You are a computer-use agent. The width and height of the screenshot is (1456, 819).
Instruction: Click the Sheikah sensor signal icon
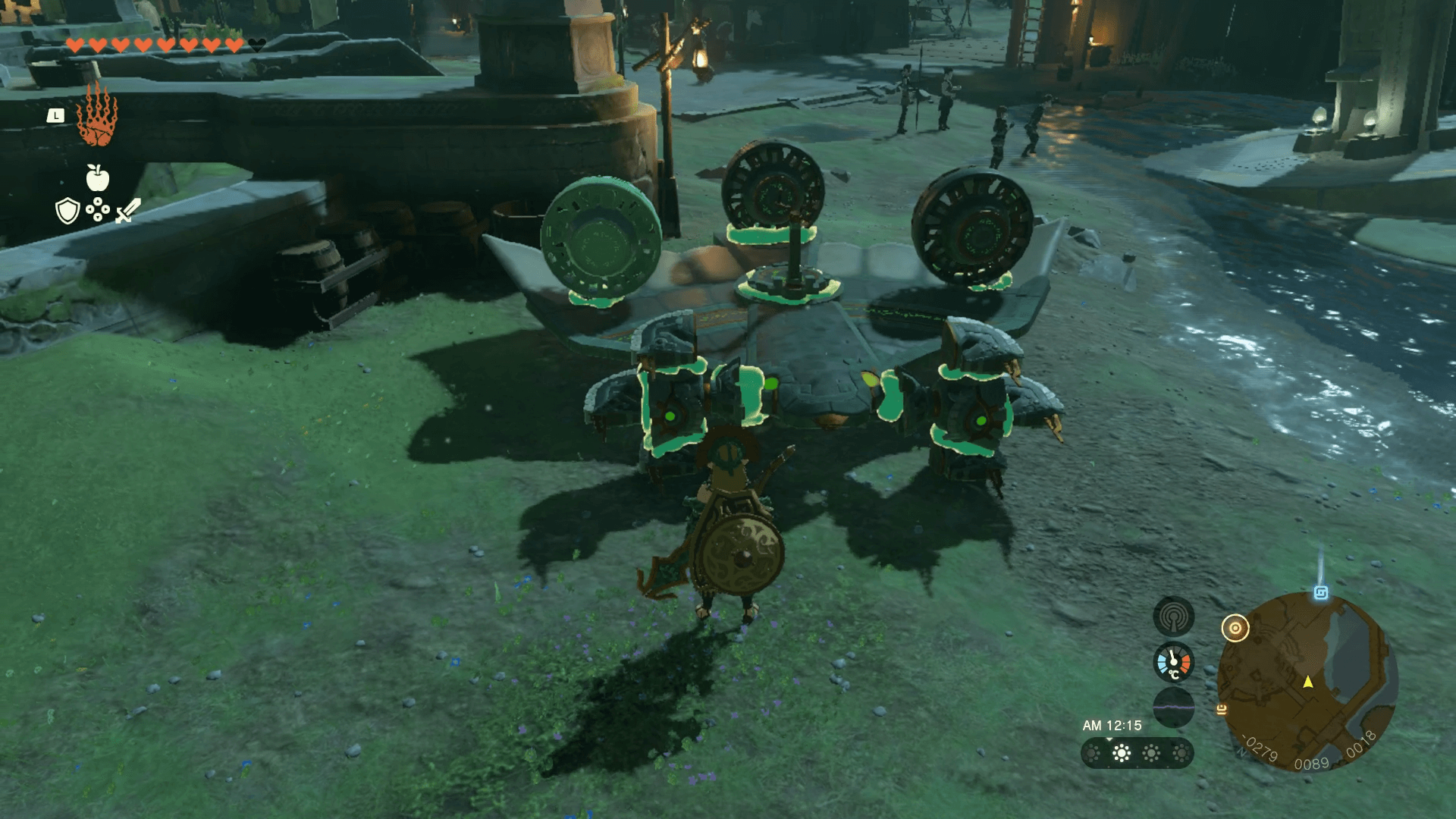click(x=1173, y=617)
